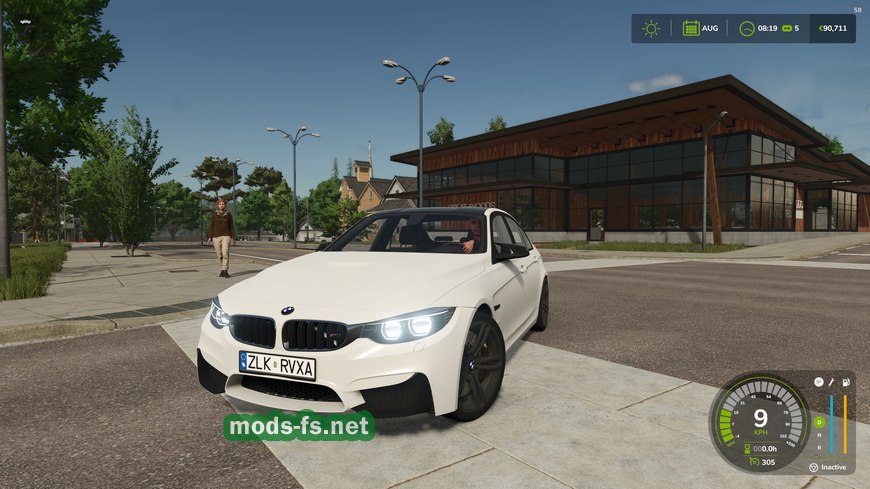Open the mods-fs.net watermark link
The image size is (870, 489).
click(299, 427)
